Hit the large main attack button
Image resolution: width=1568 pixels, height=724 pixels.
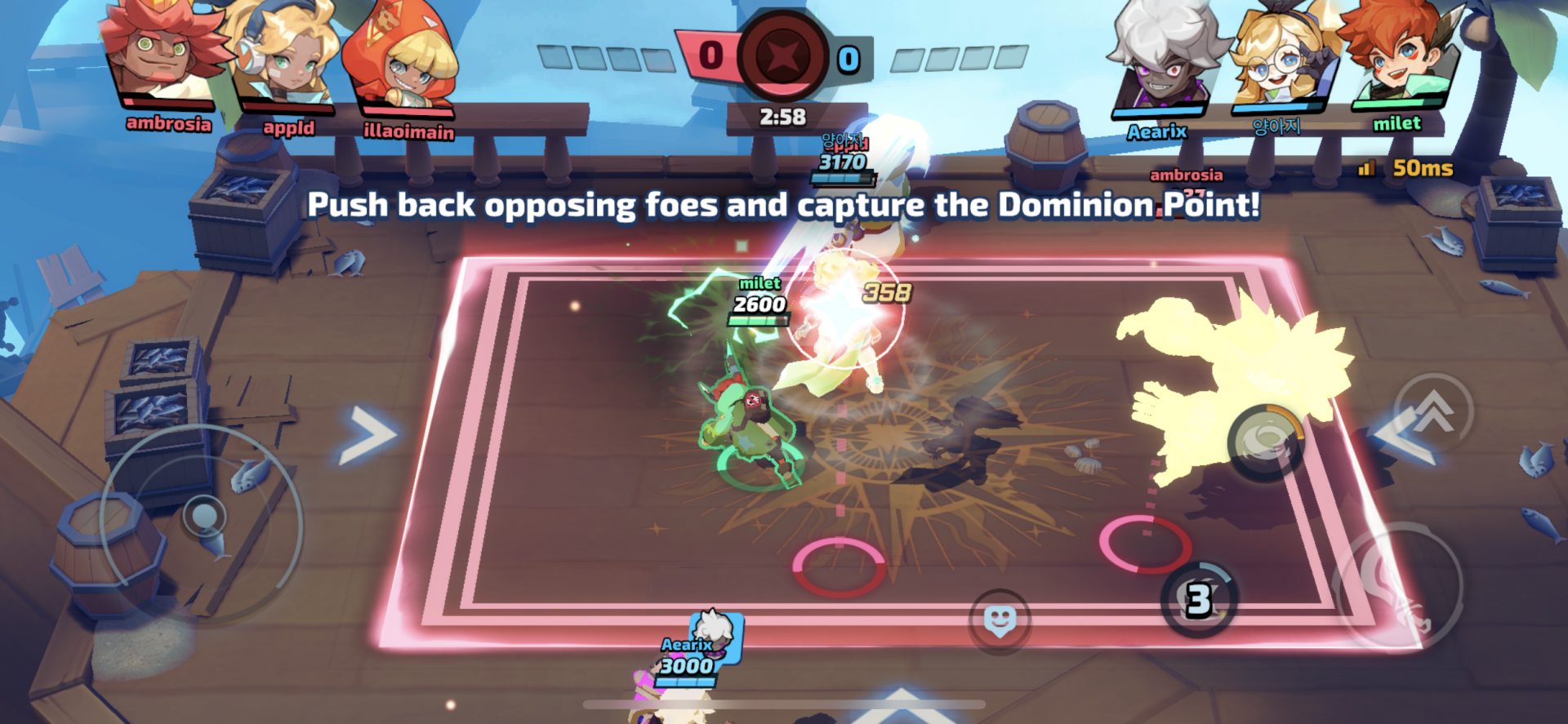1396,586
